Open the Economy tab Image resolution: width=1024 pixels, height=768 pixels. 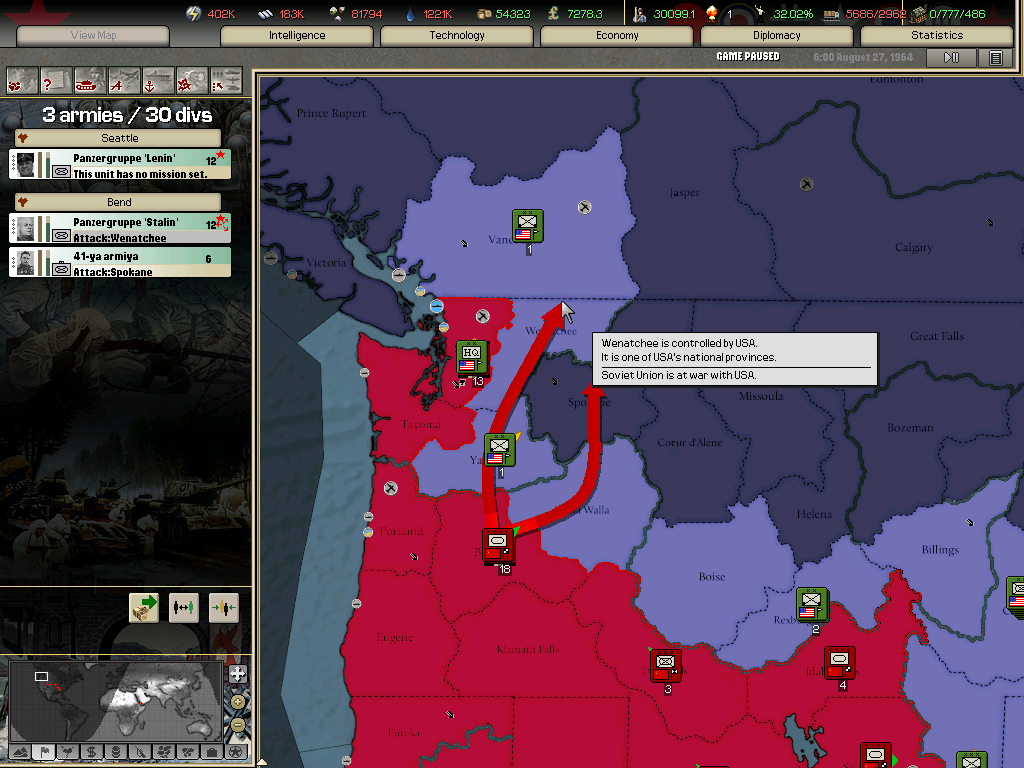click(x=617, y=36)
